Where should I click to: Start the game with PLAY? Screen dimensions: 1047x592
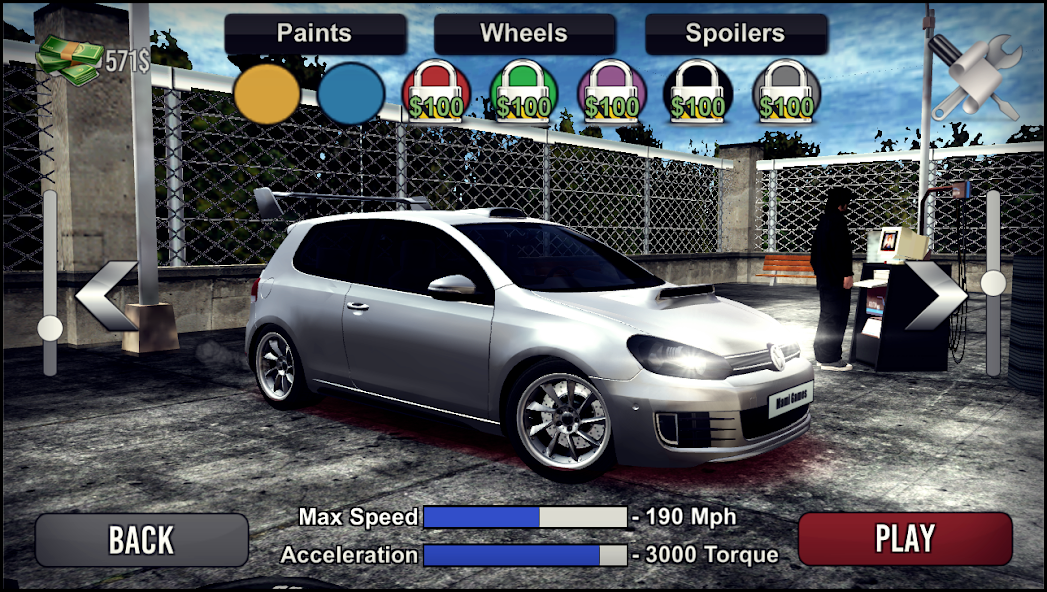(905, 539)
